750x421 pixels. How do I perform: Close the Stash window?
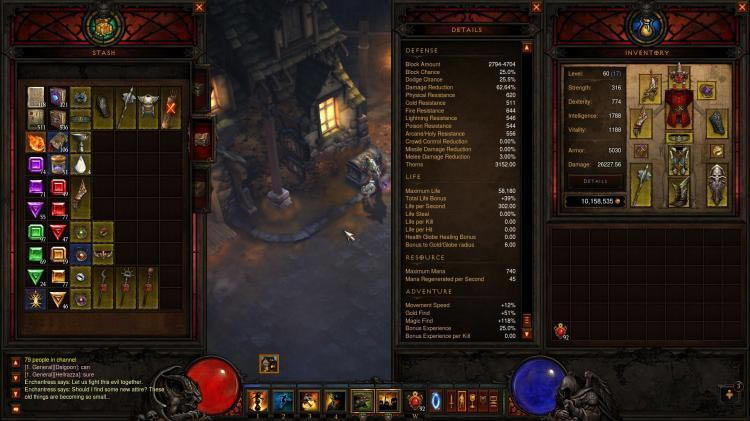pyautogui.click(x=198, y=8)
